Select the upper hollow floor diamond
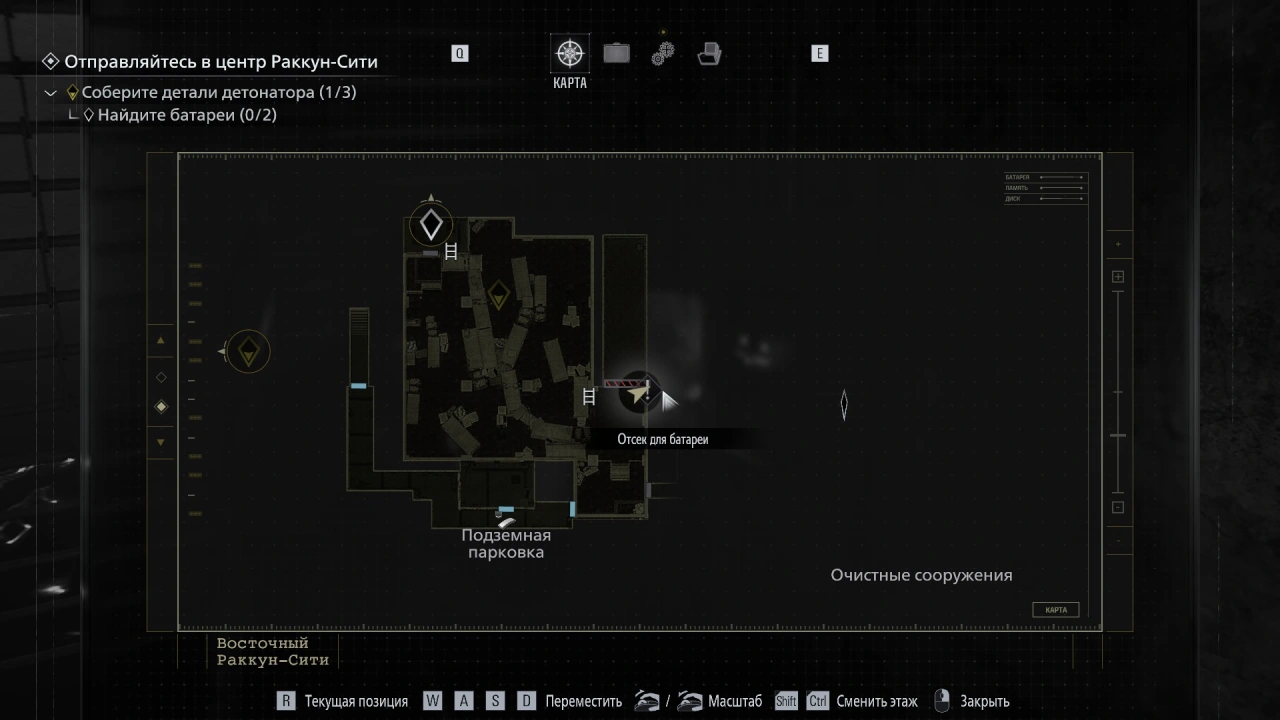Viewport: 1280px width, 720px height. pos(161,377)
